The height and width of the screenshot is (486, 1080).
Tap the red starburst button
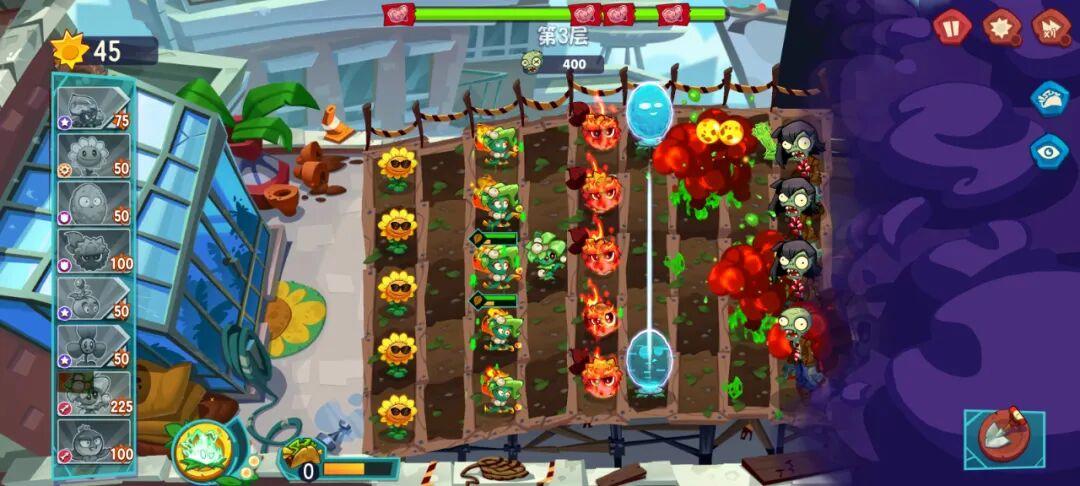(x=1001, y=27)
